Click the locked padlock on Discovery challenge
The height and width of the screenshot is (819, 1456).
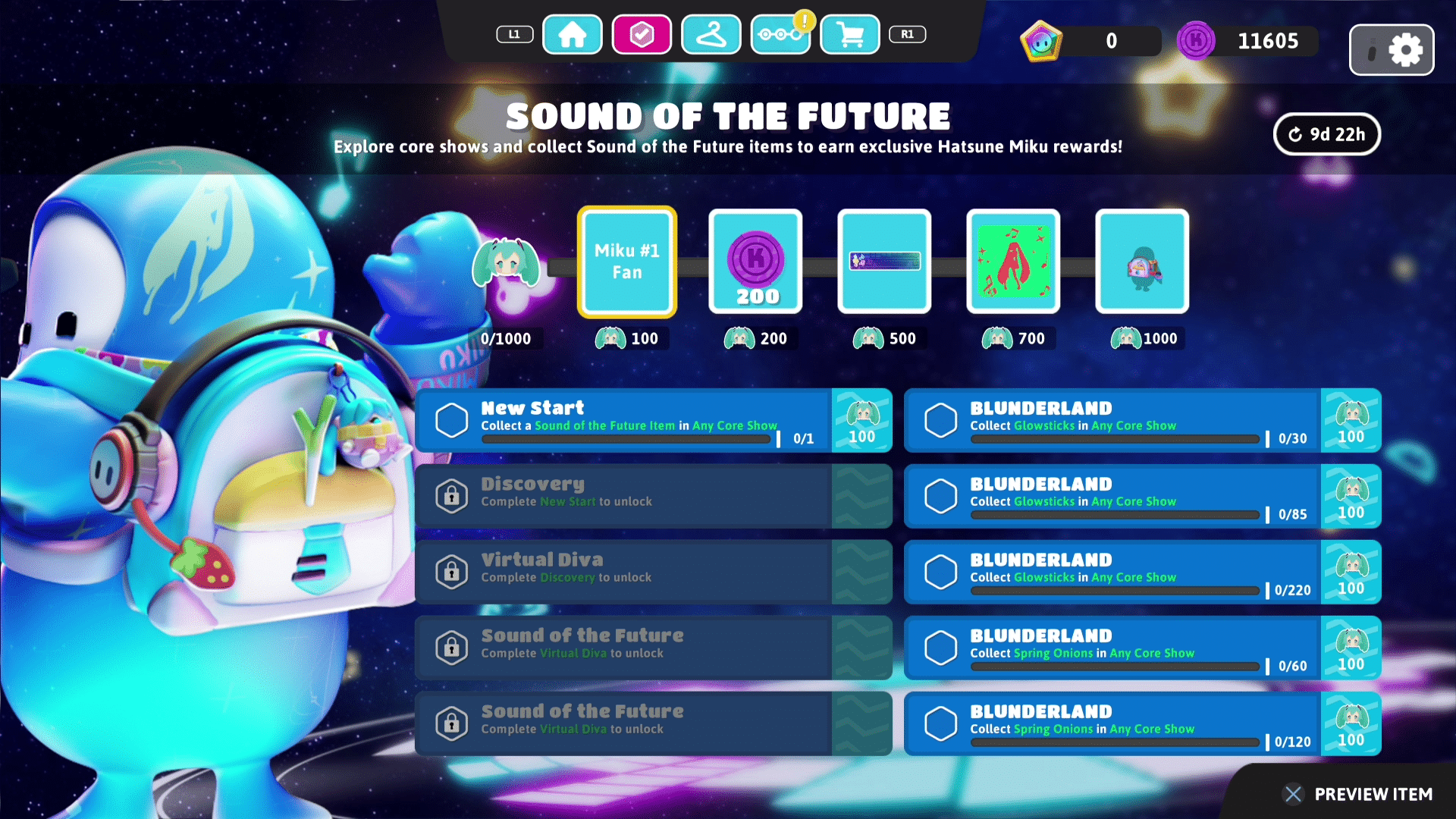452,496
